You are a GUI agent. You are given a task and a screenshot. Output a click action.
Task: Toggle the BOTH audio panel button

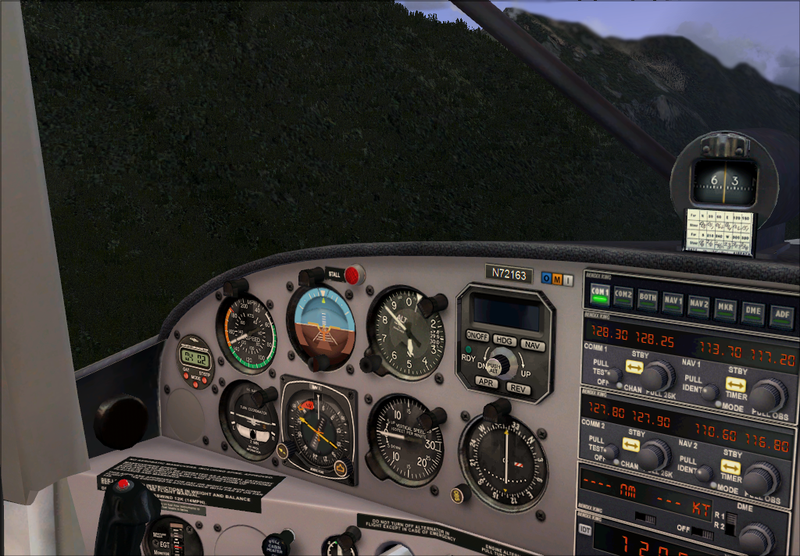(647, 298)
